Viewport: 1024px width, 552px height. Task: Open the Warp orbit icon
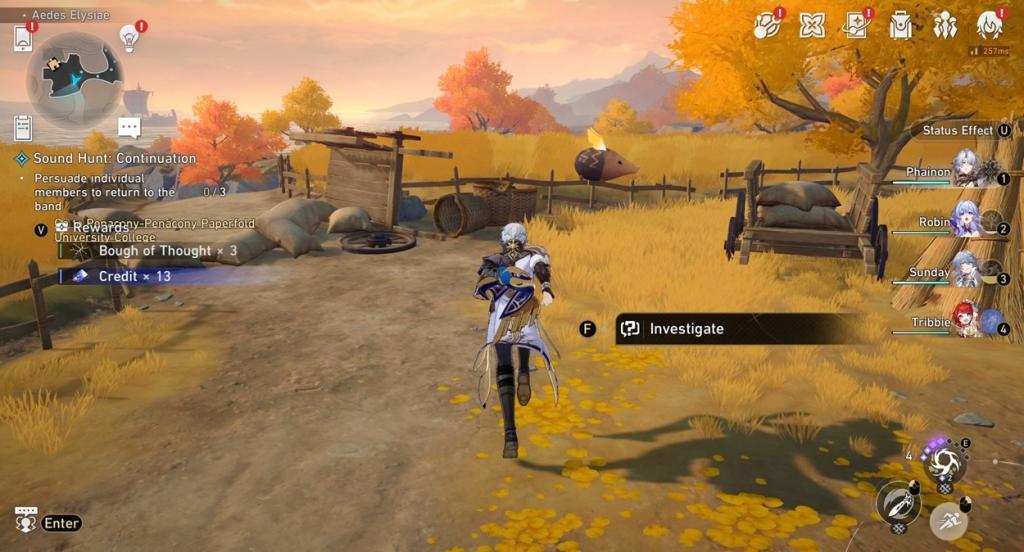point(768,26)
